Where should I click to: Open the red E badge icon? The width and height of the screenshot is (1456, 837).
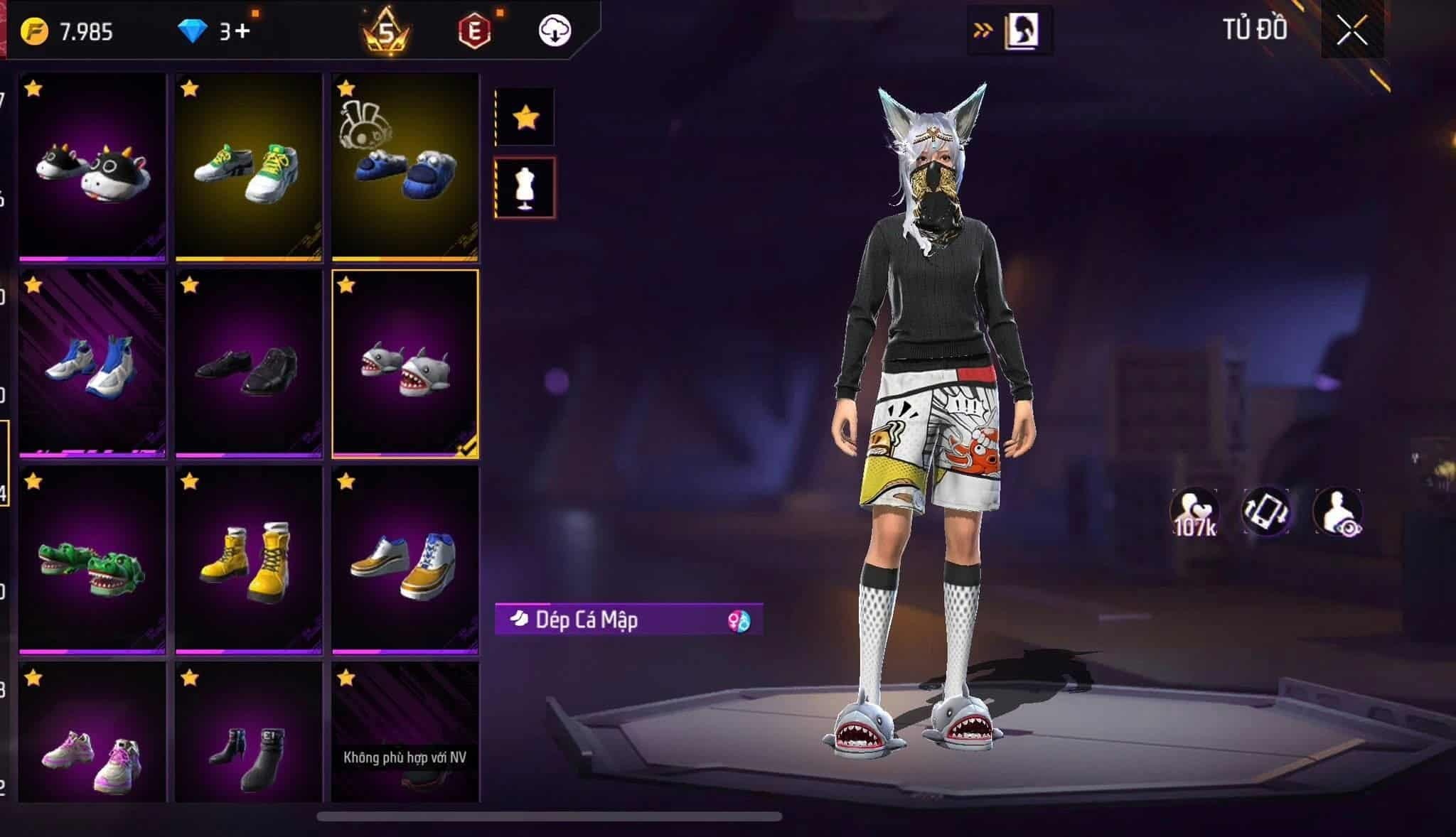[x=475, y=31]
